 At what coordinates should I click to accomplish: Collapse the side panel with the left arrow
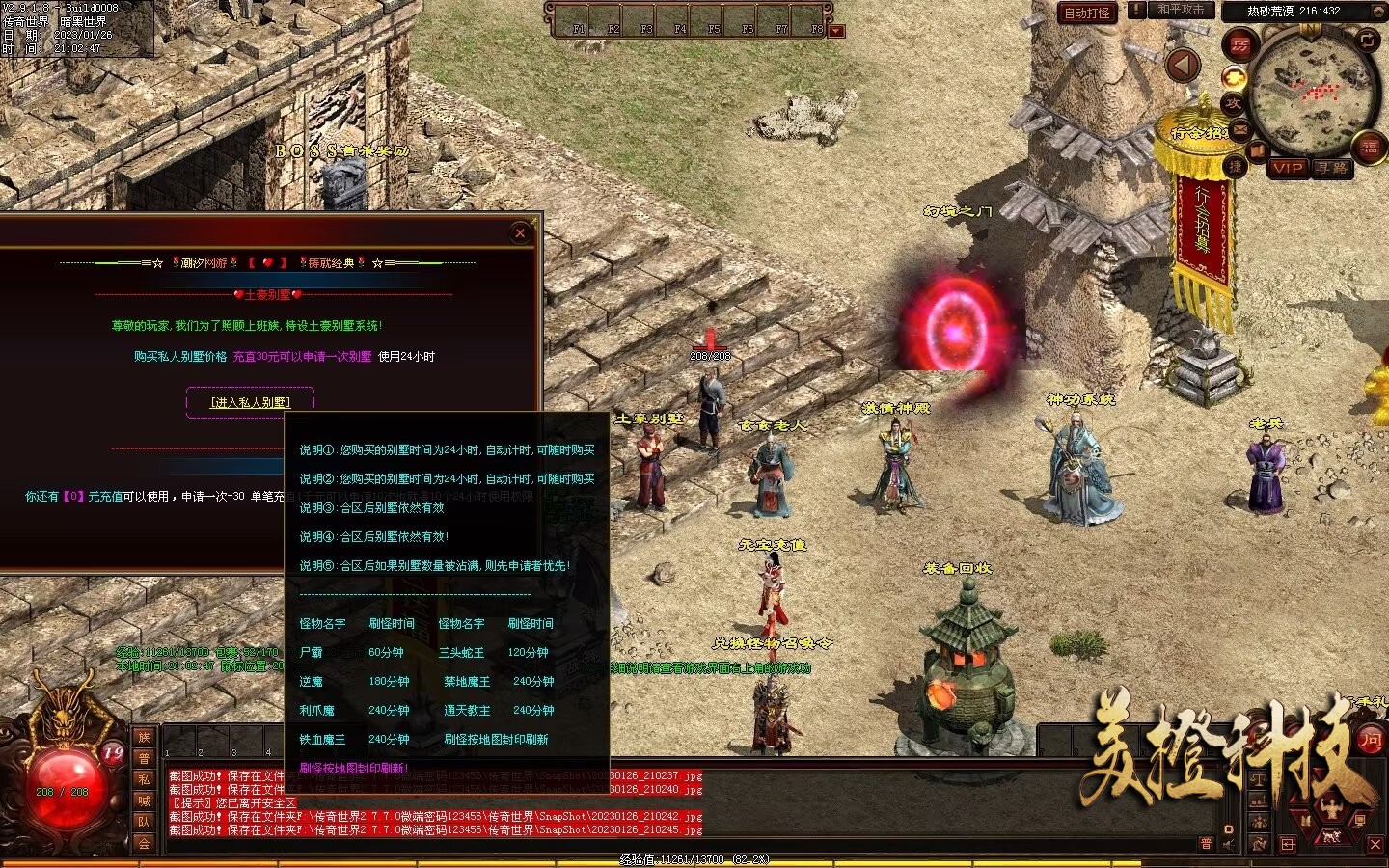[x=1183, y=66]
